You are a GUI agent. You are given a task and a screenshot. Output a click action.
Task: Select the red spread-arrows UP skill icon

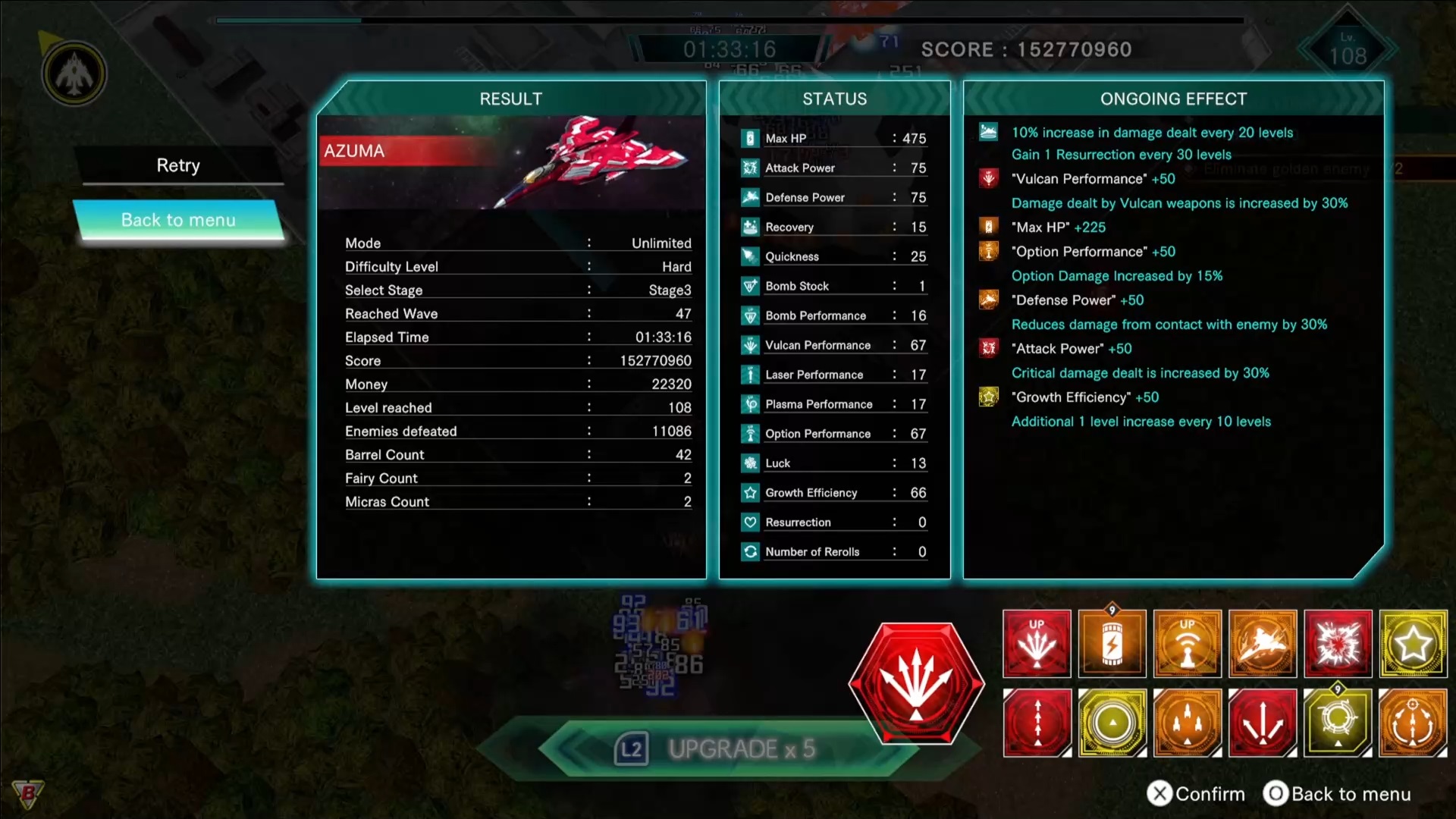point(1037,644)
